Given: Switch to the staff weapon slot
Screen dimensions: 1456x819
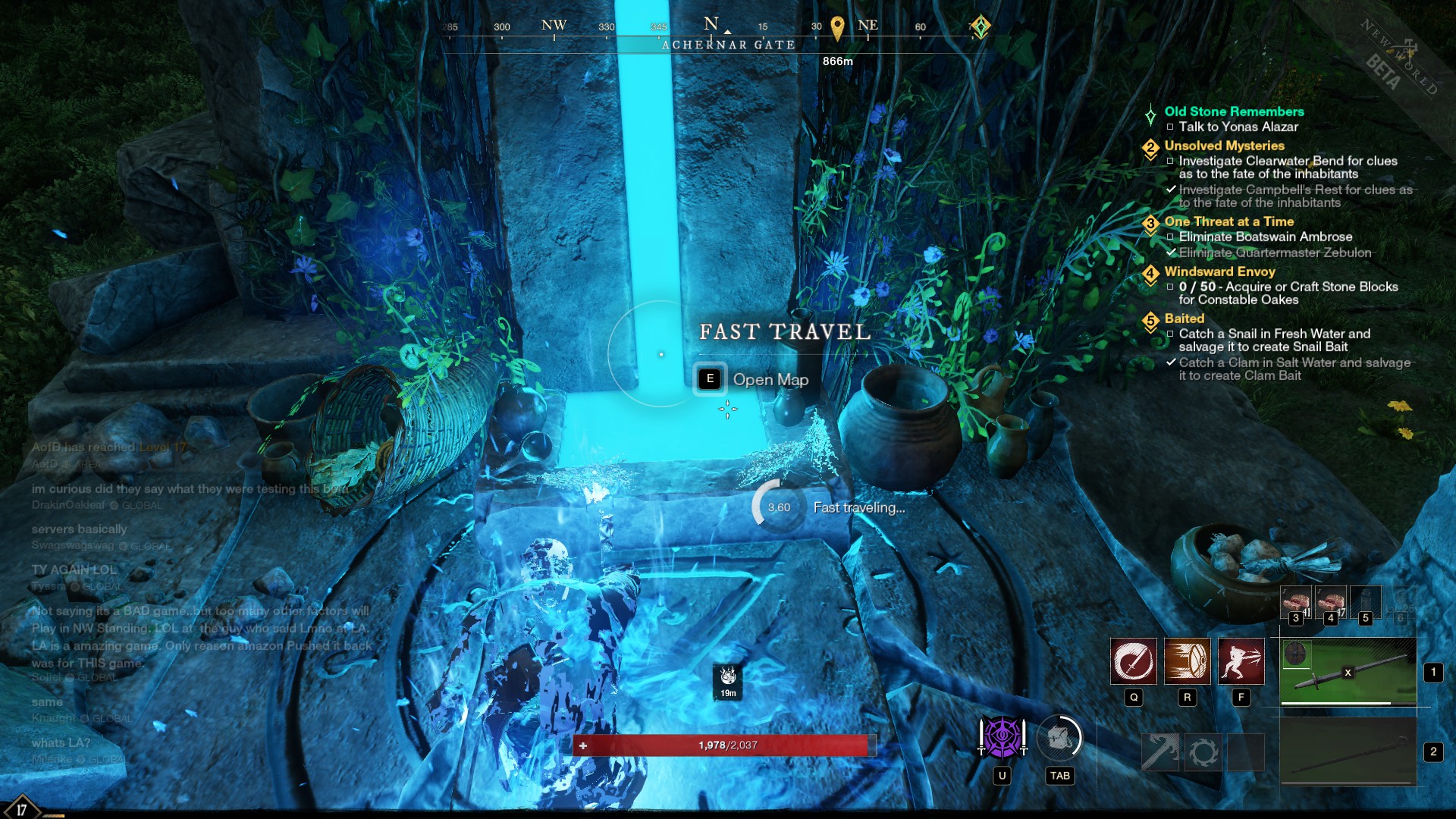Looking at the screenshot, I should [1348, 751].
